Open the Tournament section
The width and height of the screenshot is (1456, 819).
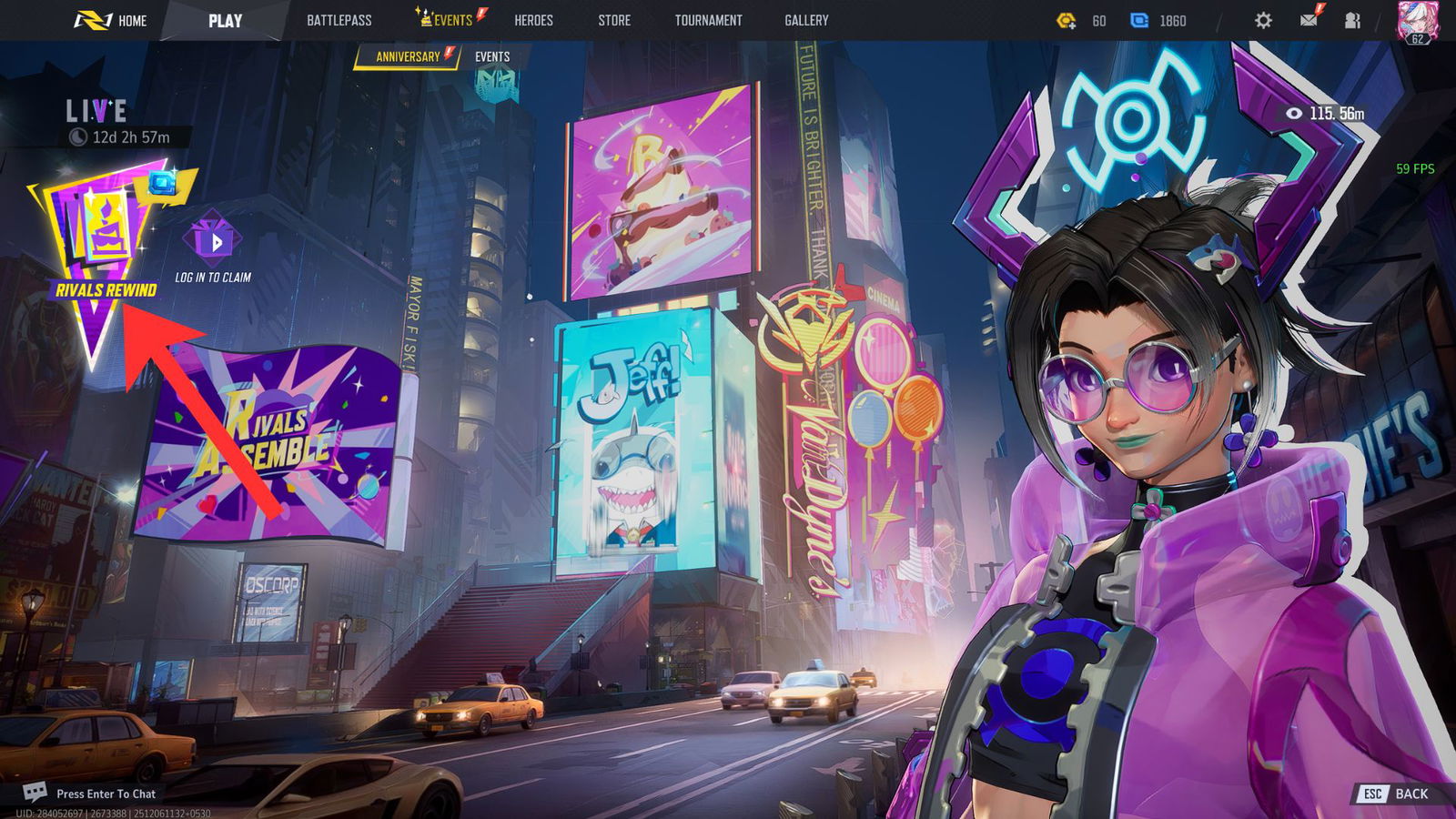tap(708, 20)
